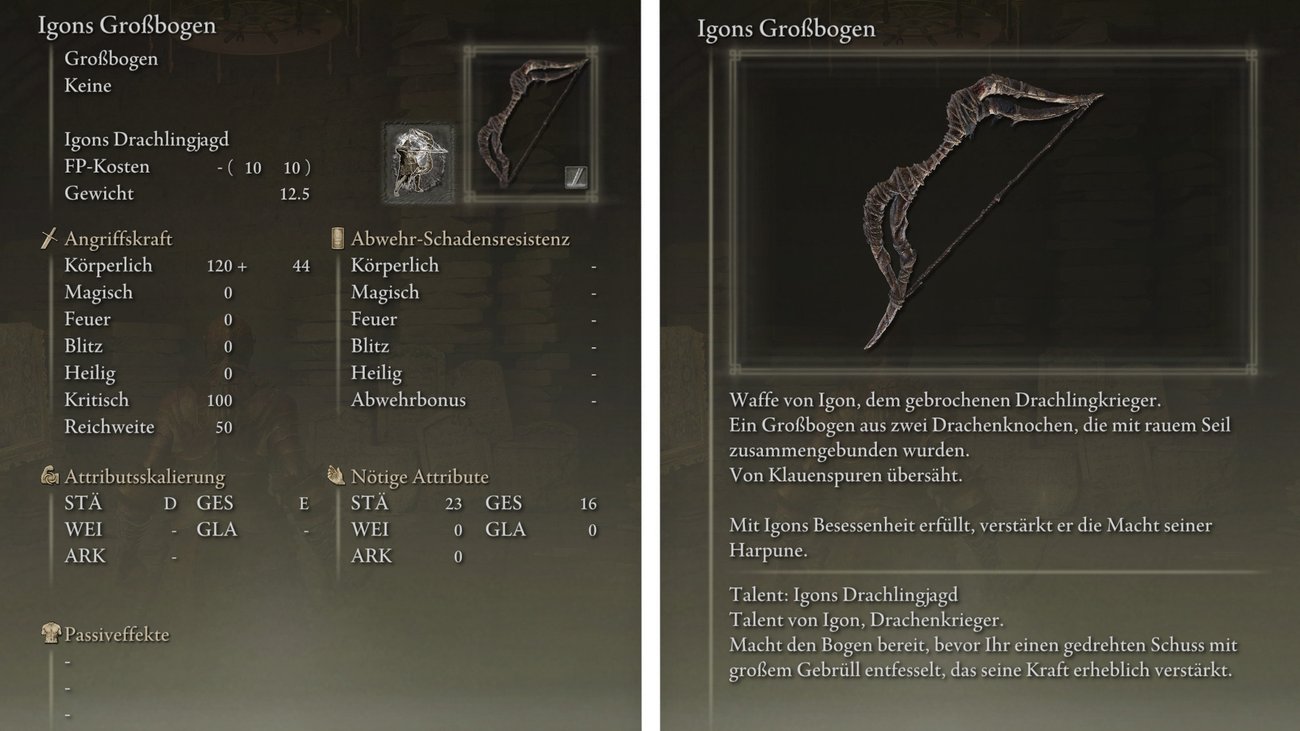Click the small armor set icon beside weapon thumbnail
This screenshot has height=731, width=1300.
418,158
